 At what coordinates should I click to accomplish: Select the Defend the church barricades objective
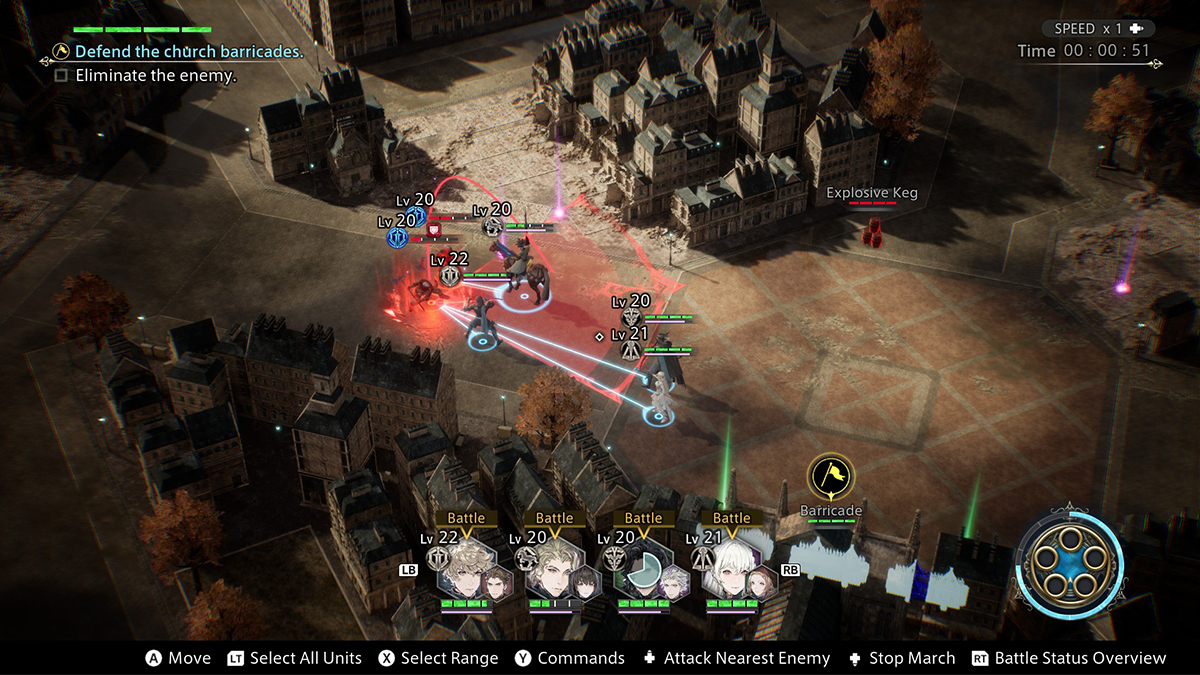click(x=189, y=51)
